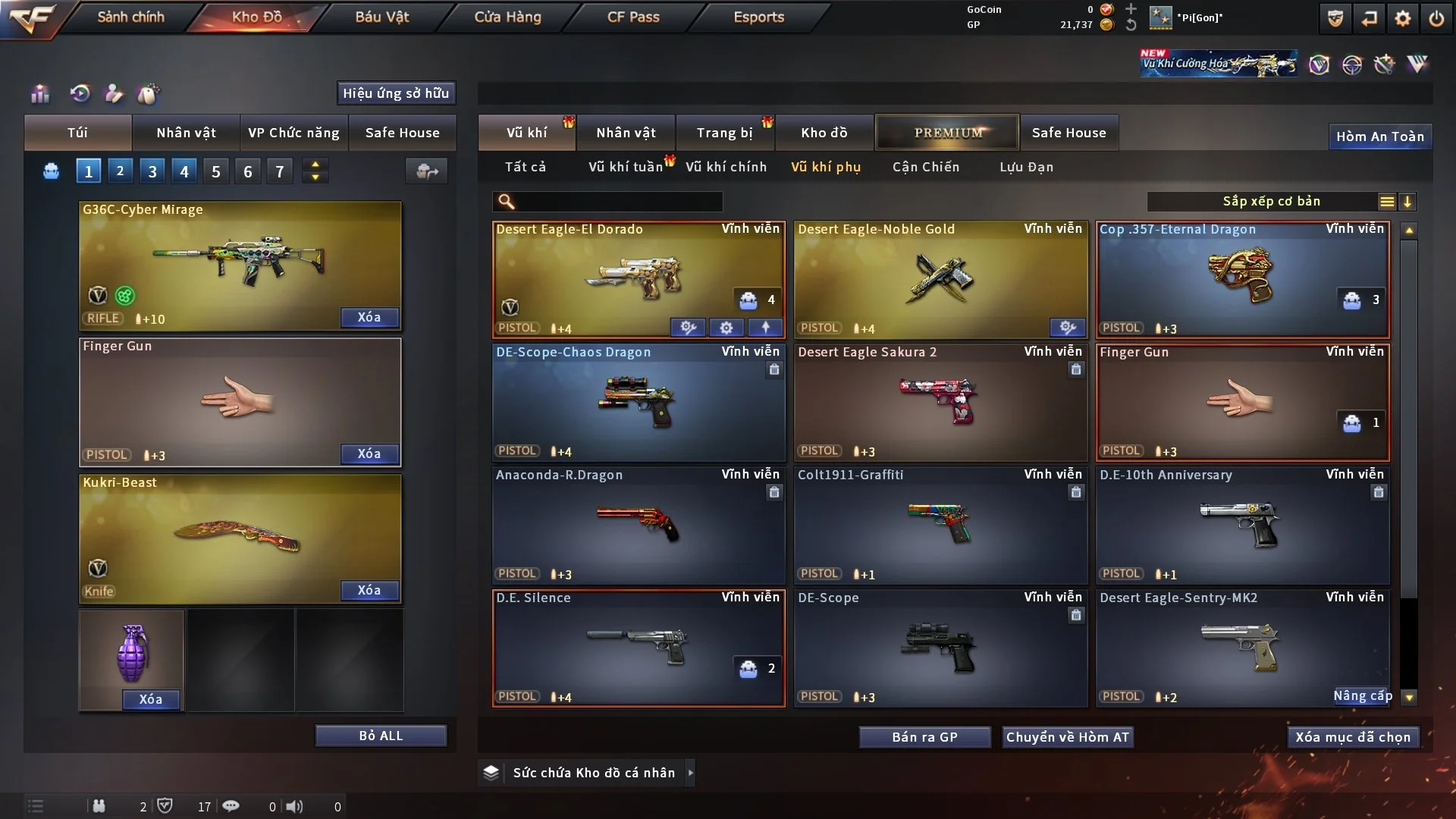Open the CF Pass page
This screenshot has width=1456, height=819.
coord(633,17)
